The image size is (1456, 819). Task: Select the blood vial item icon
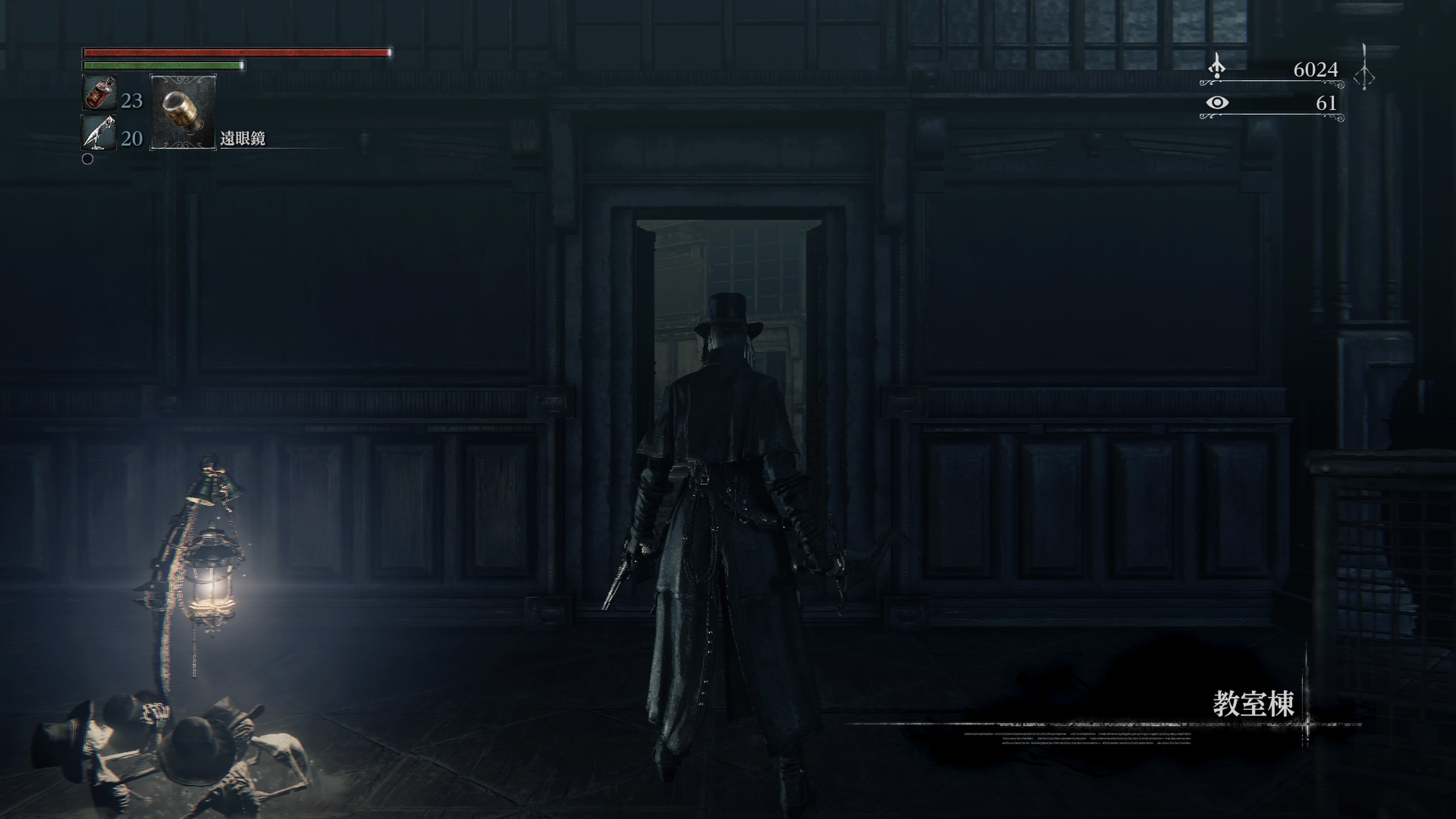99,93
